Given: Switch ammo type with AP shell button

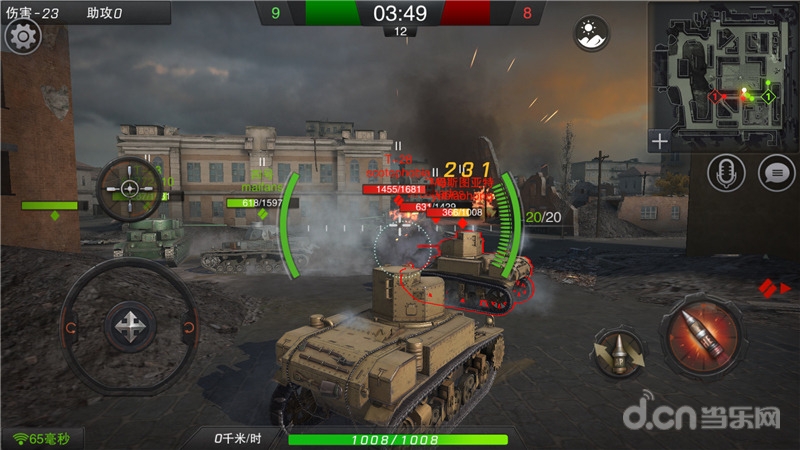Looking at the screenshot, I should (619, 350).
